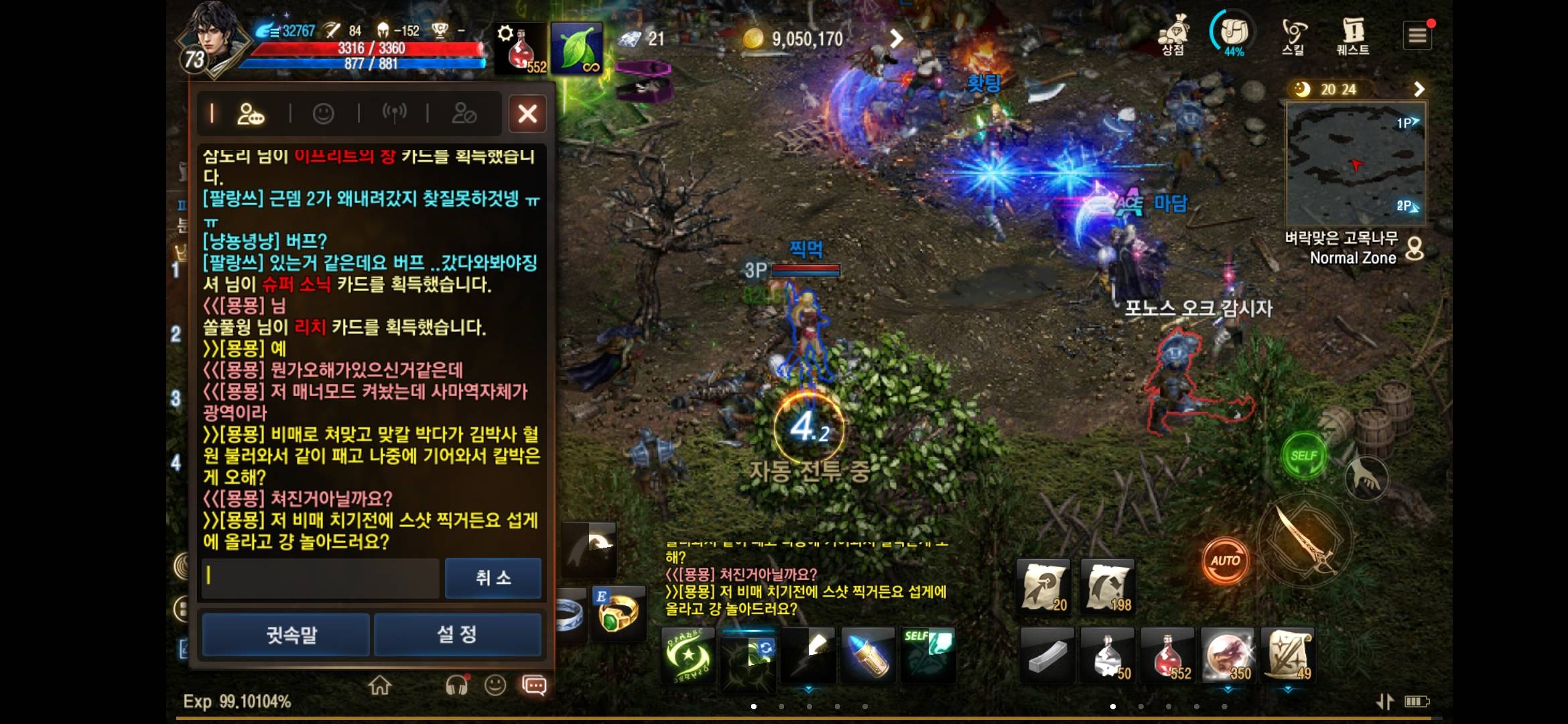The width and height of the screenshot is (1568, 724).
Task: Tap the home icon on the bottom bar
Action: point(381,686)
